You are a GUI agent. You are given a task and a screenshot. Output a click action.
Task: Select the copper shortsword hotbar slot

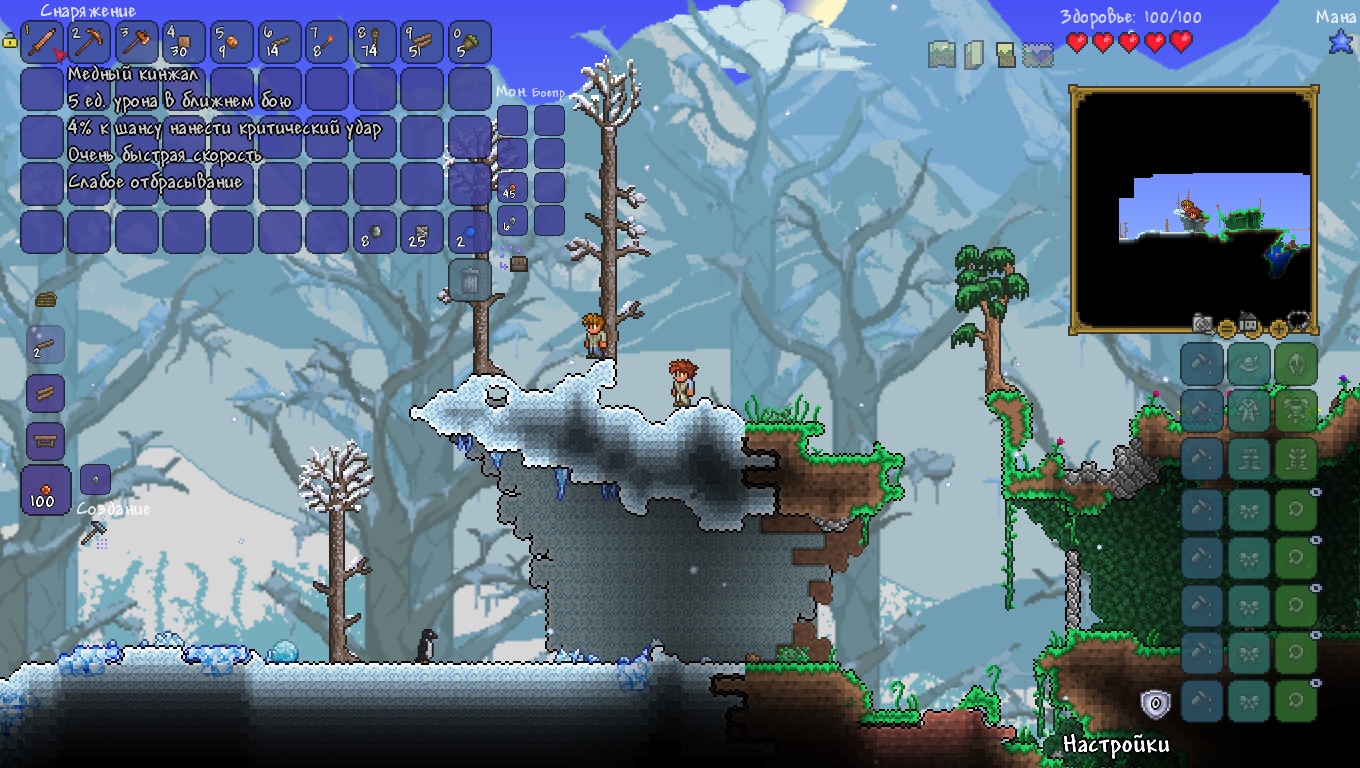coord(43,43)
